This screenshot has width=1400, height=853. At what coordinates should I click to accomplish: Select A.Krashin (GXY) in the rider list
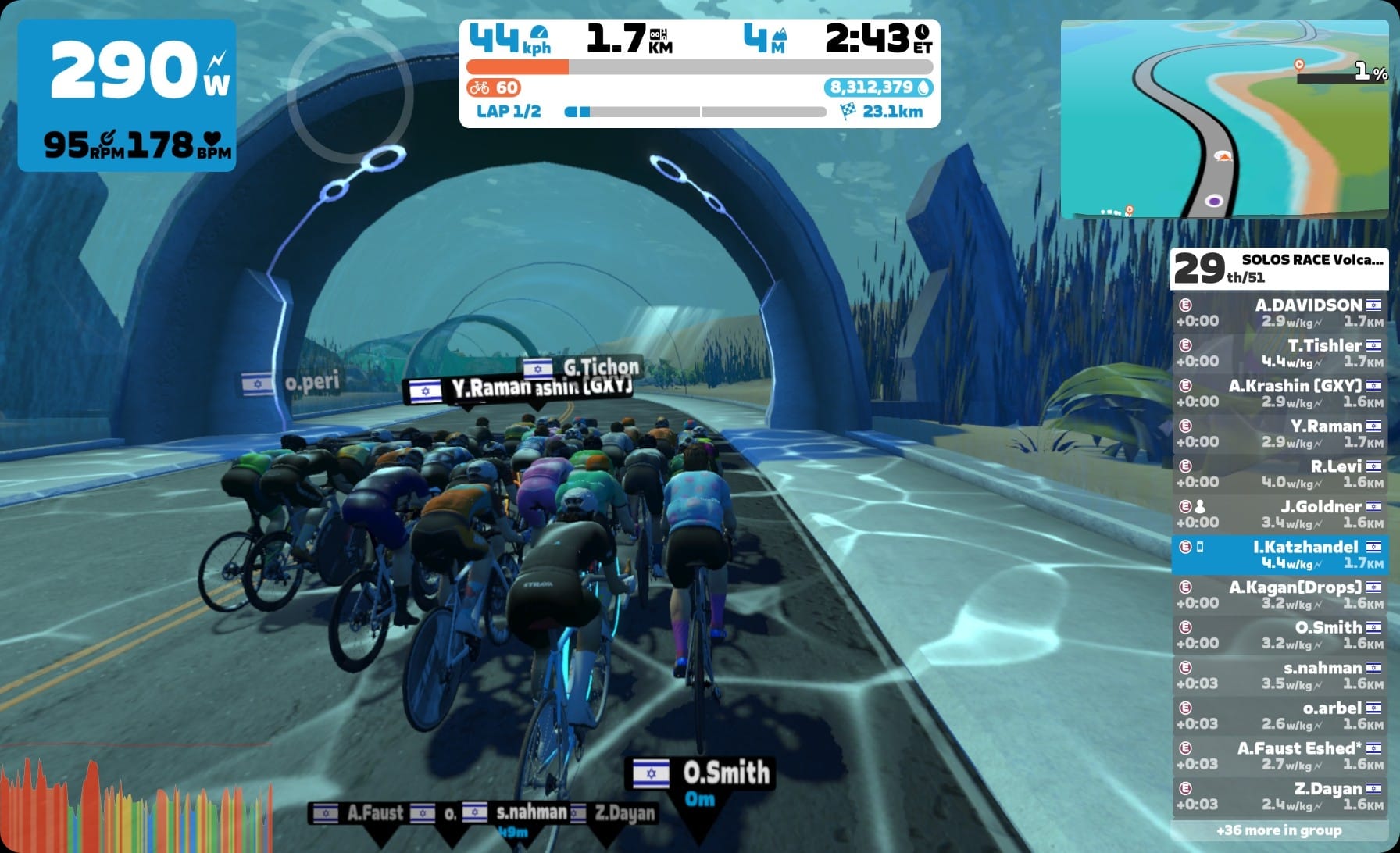coord(1279,393)
